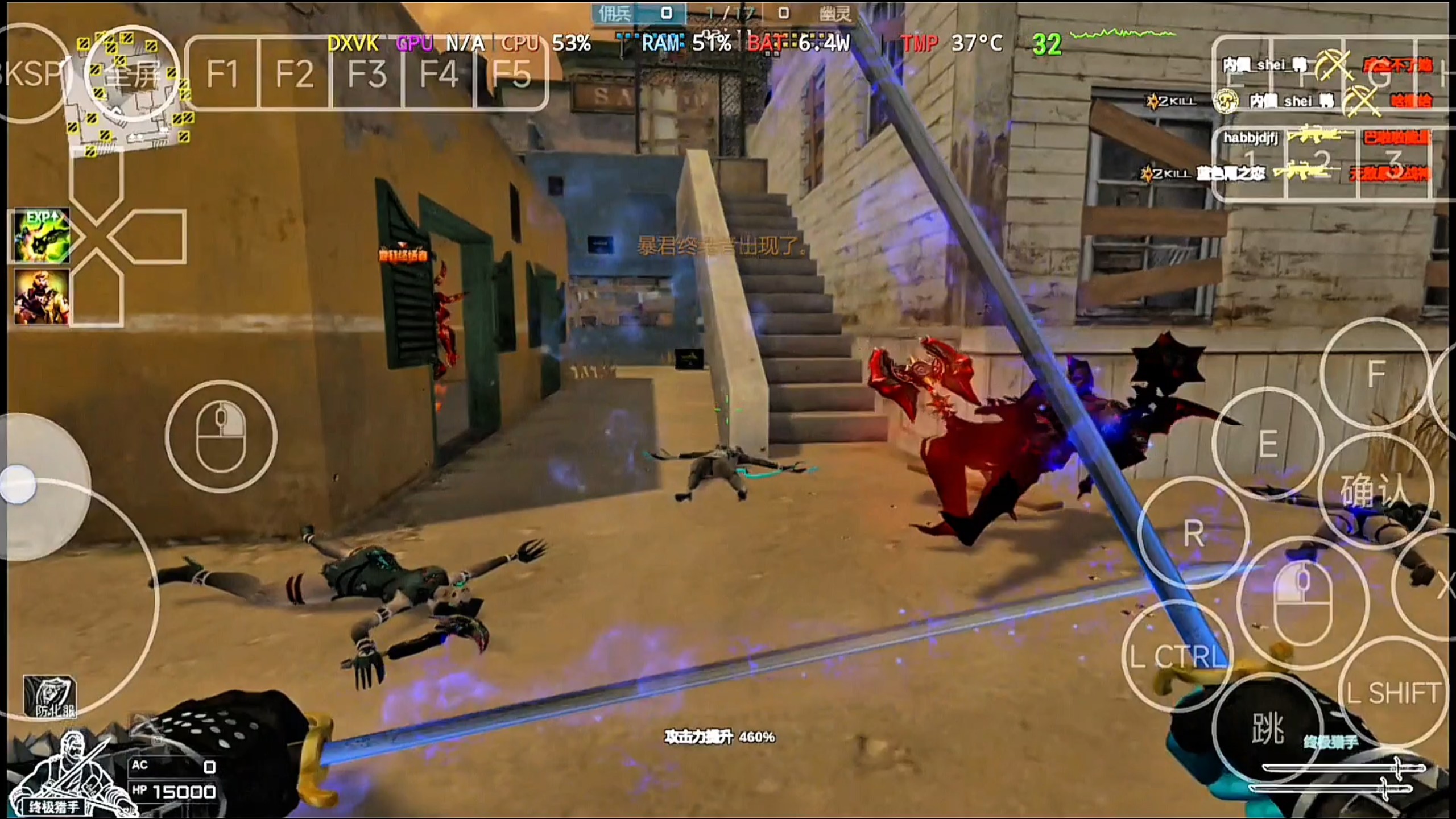
Task: Tap the mouse-click button near the movement joystick
Action: pyautogui.click(x=221, y=436)
